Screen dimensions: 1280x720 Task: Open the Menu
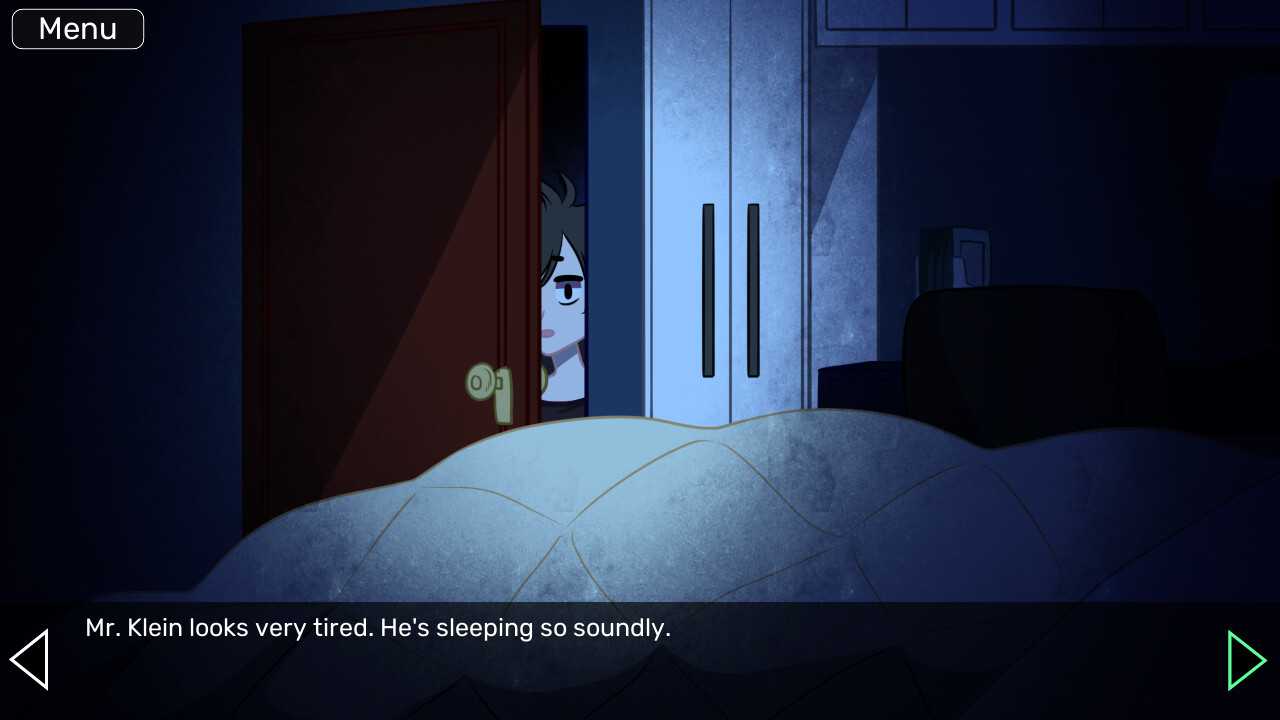(x=77, y=28)
